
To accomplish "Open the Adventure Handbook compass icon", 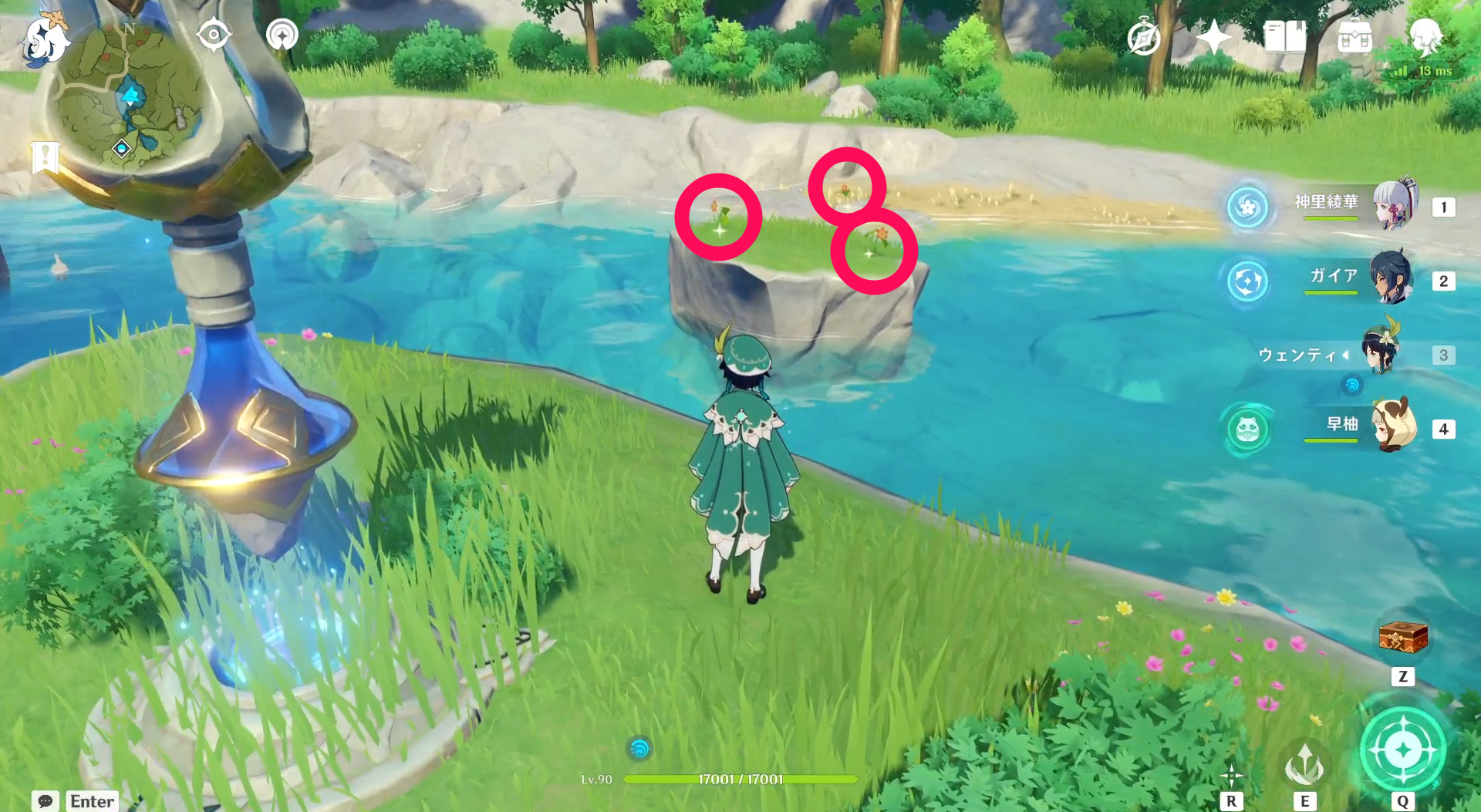I will tap(1142, 36).
